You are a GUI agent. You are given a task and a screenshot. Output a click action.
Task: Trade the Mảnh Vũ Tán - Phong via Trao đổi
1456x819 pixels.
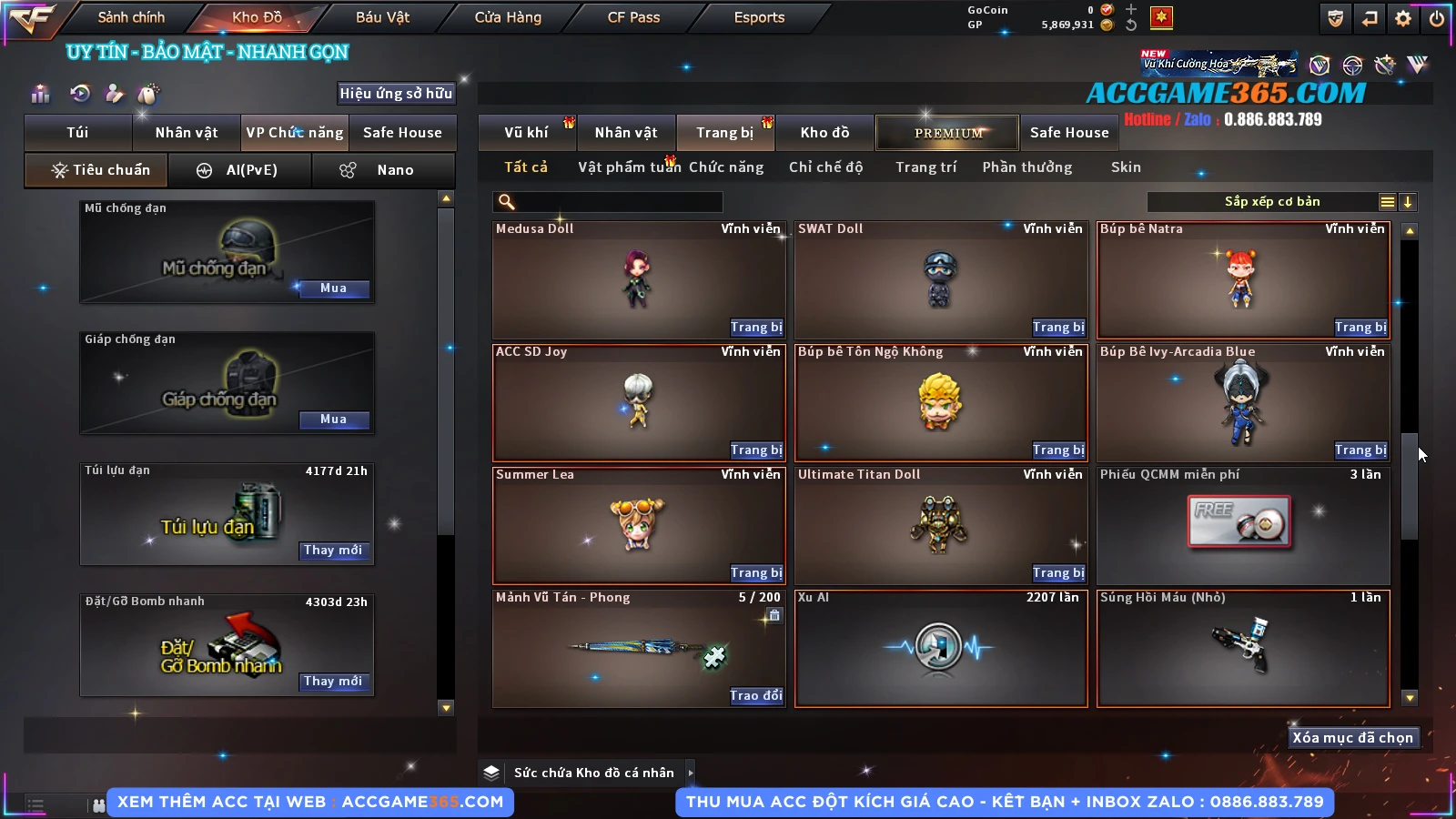click(x=755, y=696)
